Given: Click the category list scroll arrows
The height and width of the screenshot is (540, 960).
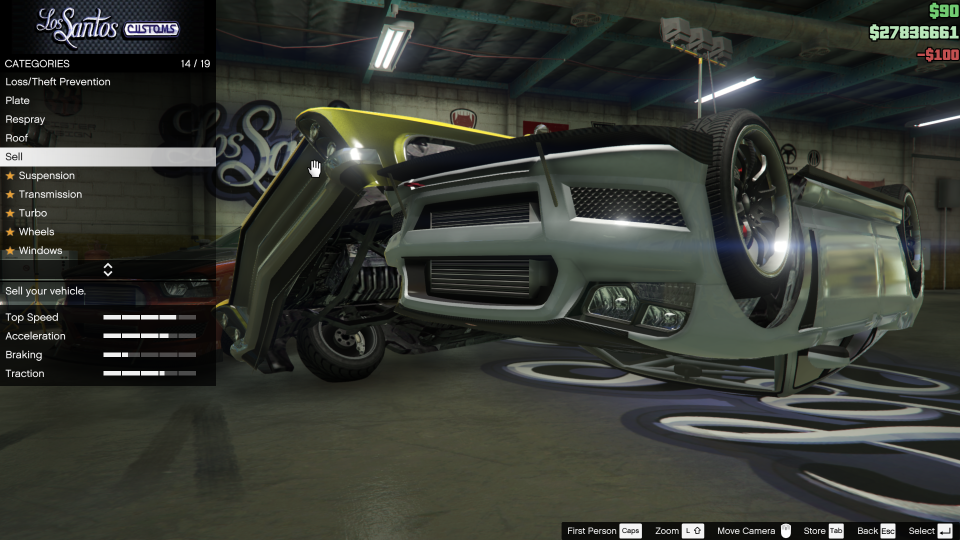Looking at the screenshot, I should (107, 270).
